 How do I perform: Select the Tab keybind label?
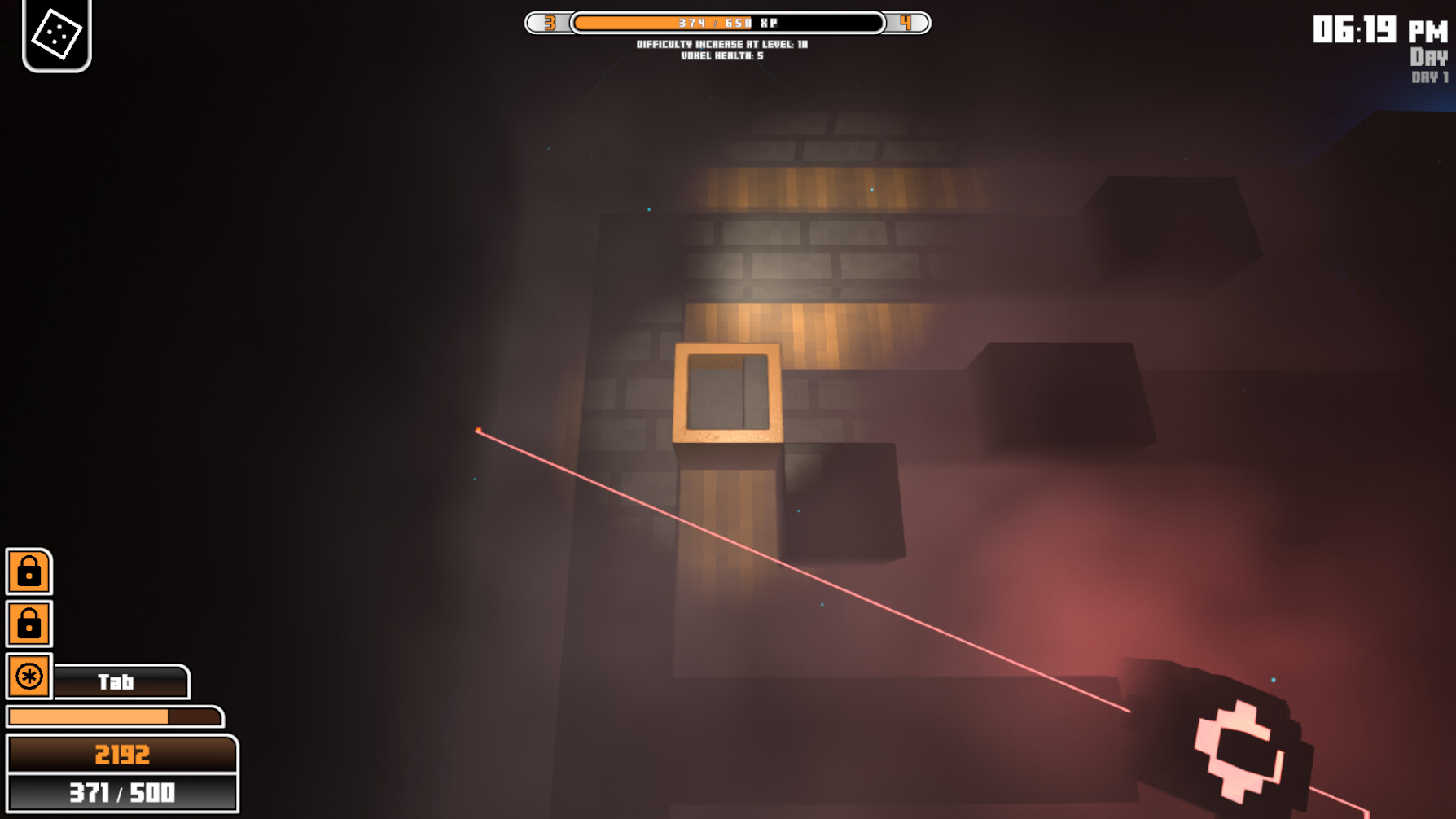118,682
